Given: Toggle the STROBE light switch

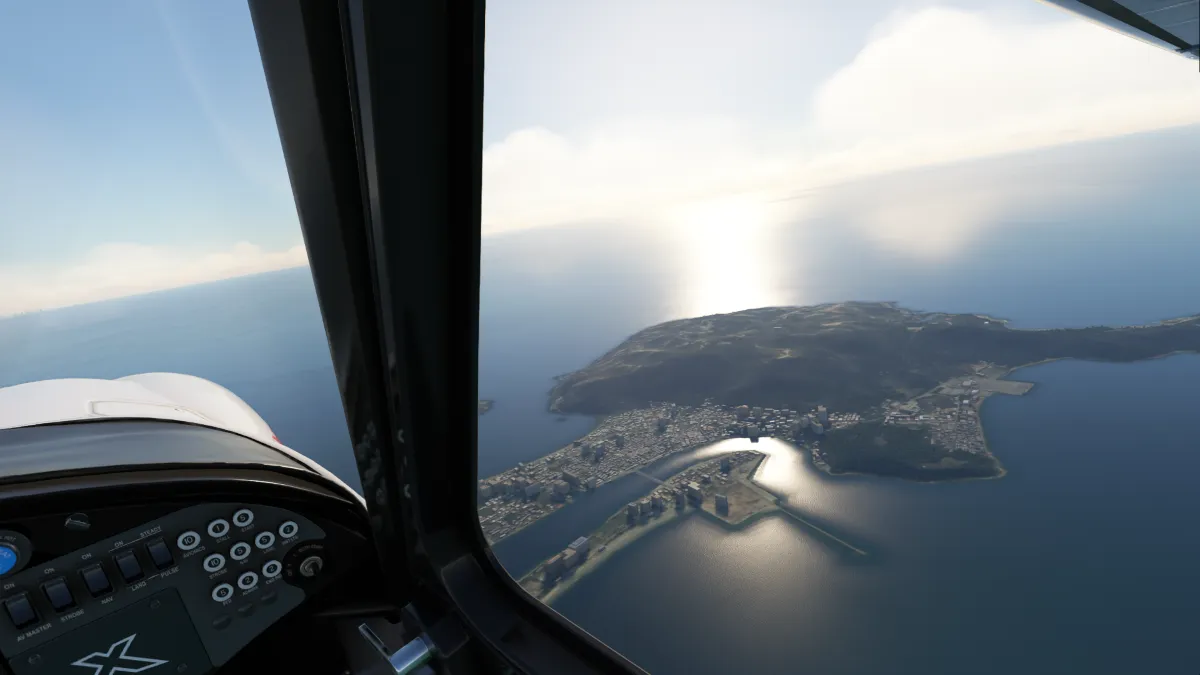Looking at the screenshot, I should [x=58, y=594].
